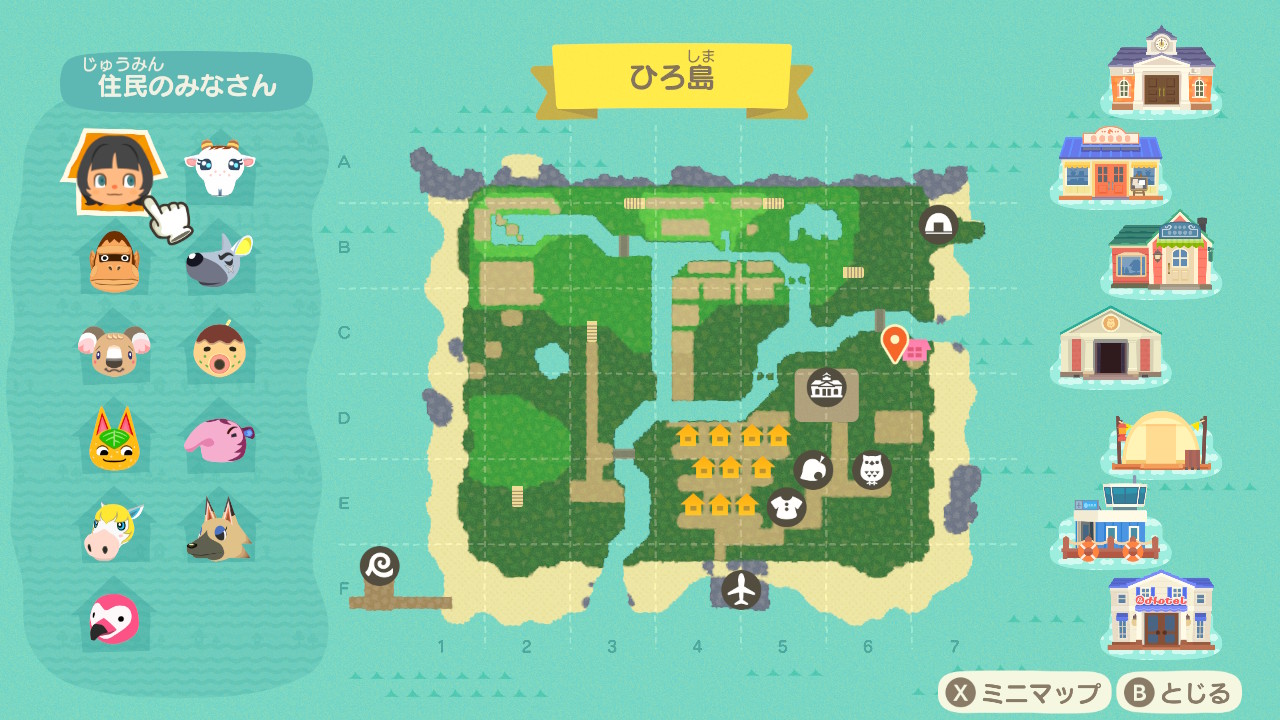
Task: Click the airplane airport marker on map
Action: (x=741, y=589)
